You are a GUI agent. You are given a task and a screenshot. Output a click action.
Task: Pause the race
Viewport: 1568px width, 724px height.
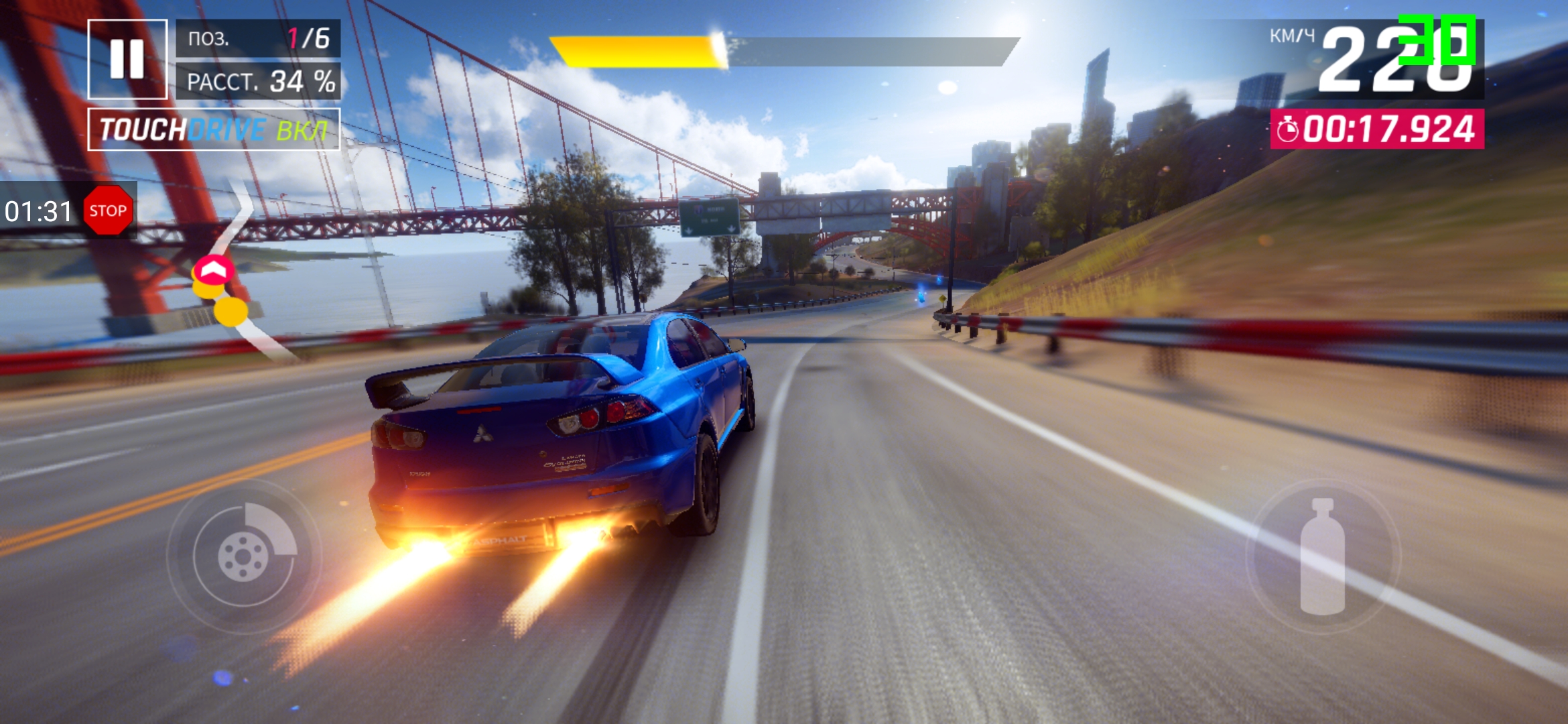point(127,59)
